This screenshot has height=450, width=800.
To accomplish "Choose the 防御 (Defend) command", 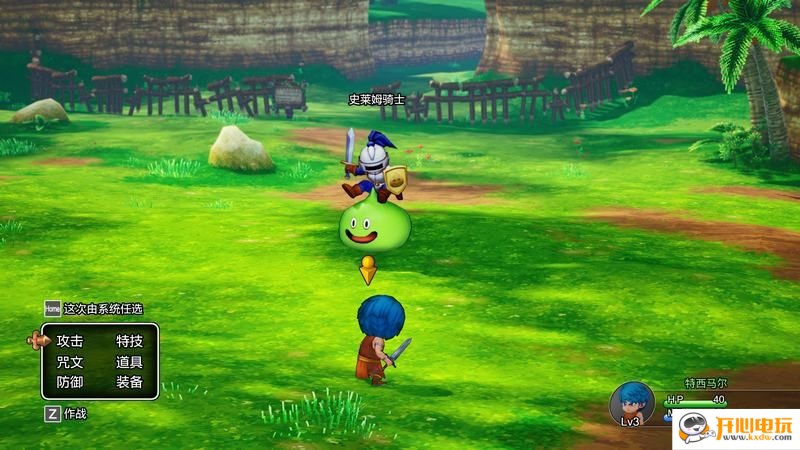I will click(70, 382).
